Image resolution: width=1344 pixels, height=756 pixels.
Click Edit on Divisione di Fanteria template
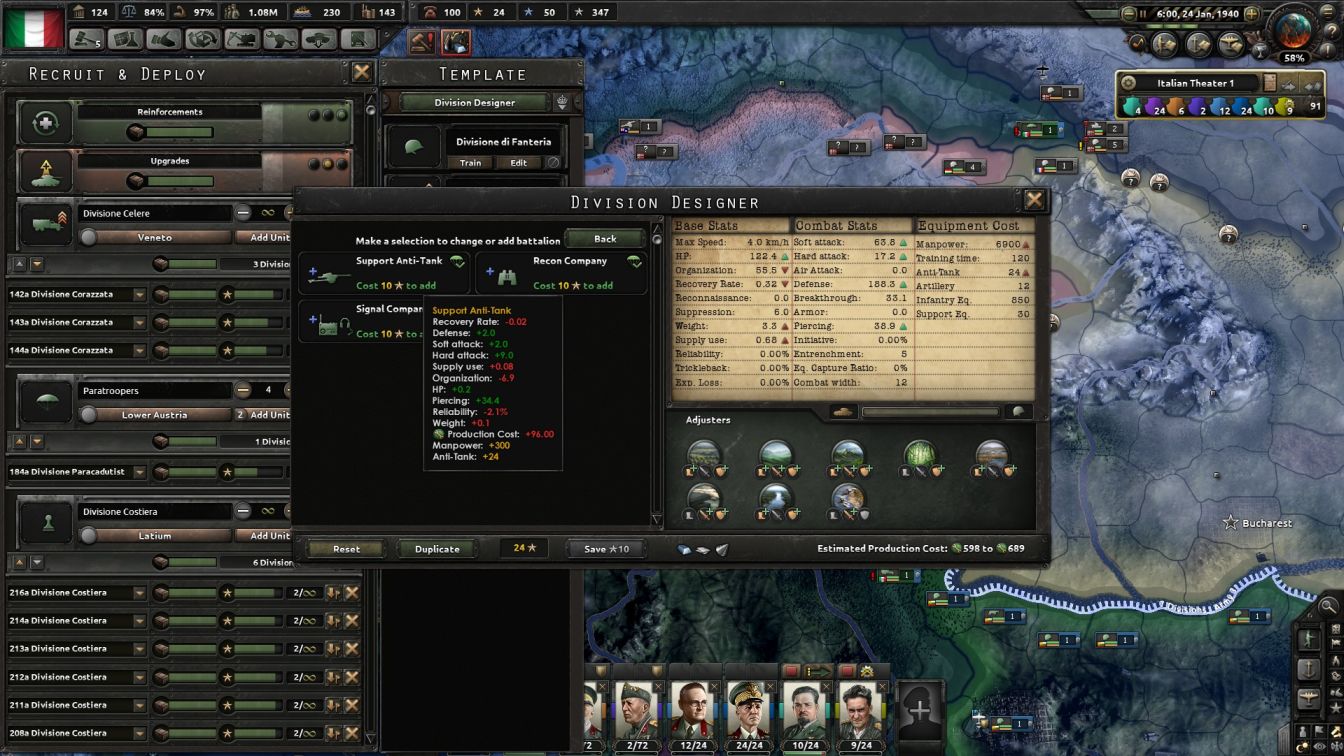click(x=519, y=162)
